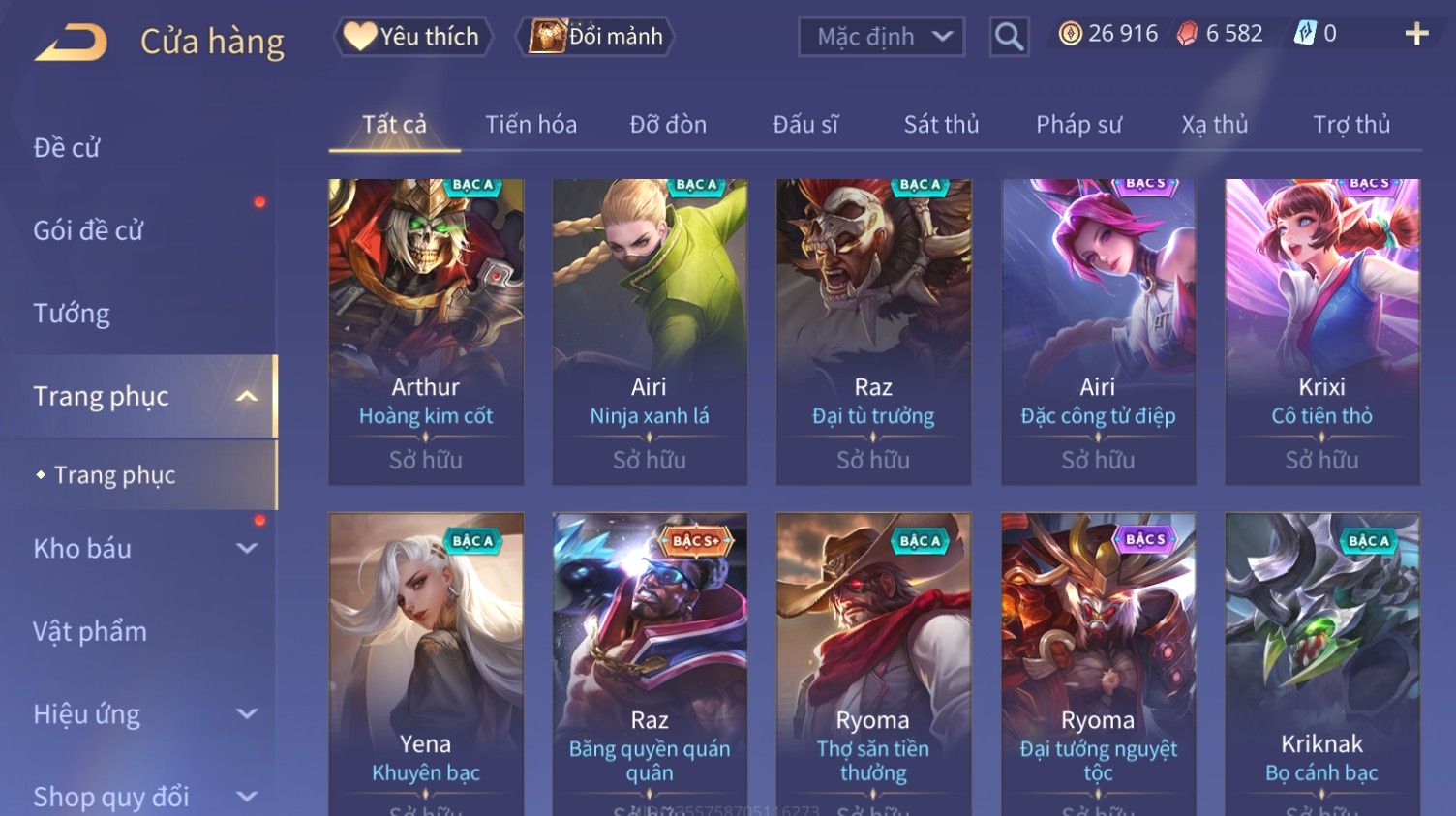Select Arthur Hoàng kim cốt skin card
1456x816 pixels.
pos(426,331)
